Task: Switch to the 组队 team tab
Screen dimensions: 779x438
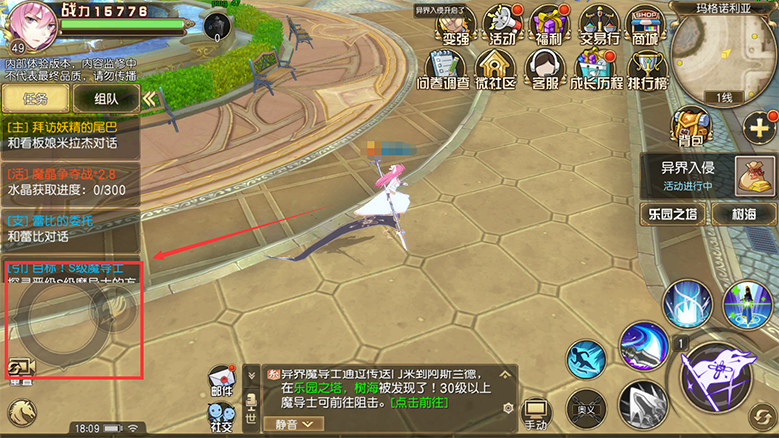Action: point(107,98)
